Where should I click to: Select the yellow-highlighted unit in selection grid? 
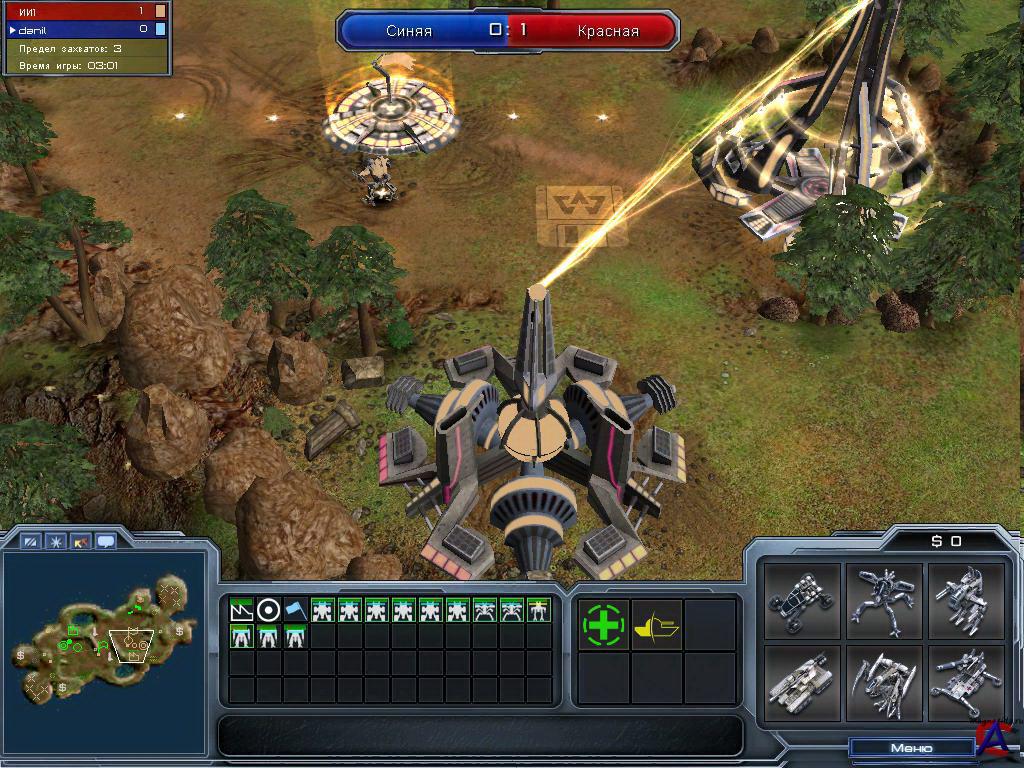tap(538, 609)
